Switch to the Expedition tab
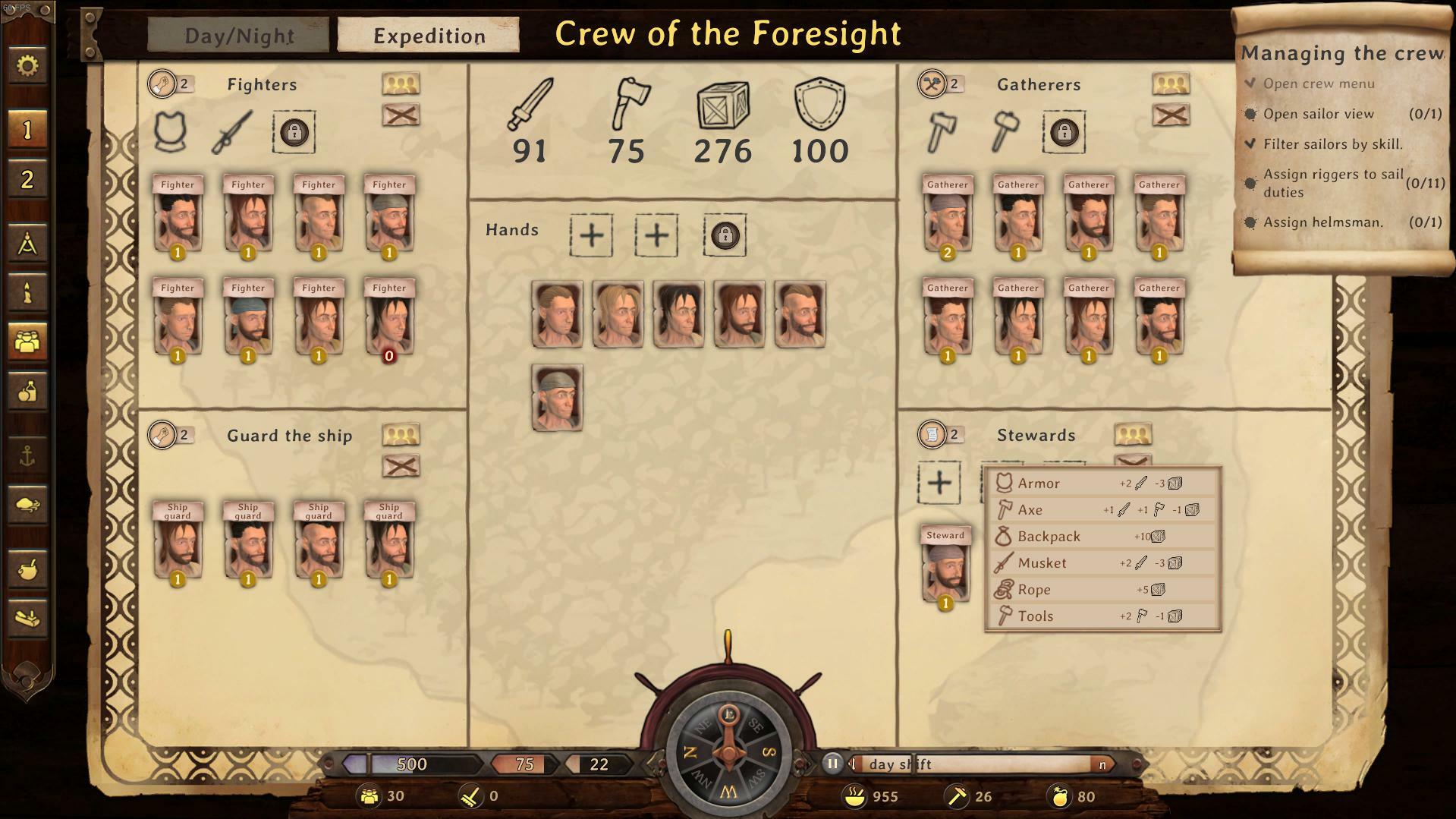This screenshot has height=819, width=1456. pos(427,35)
